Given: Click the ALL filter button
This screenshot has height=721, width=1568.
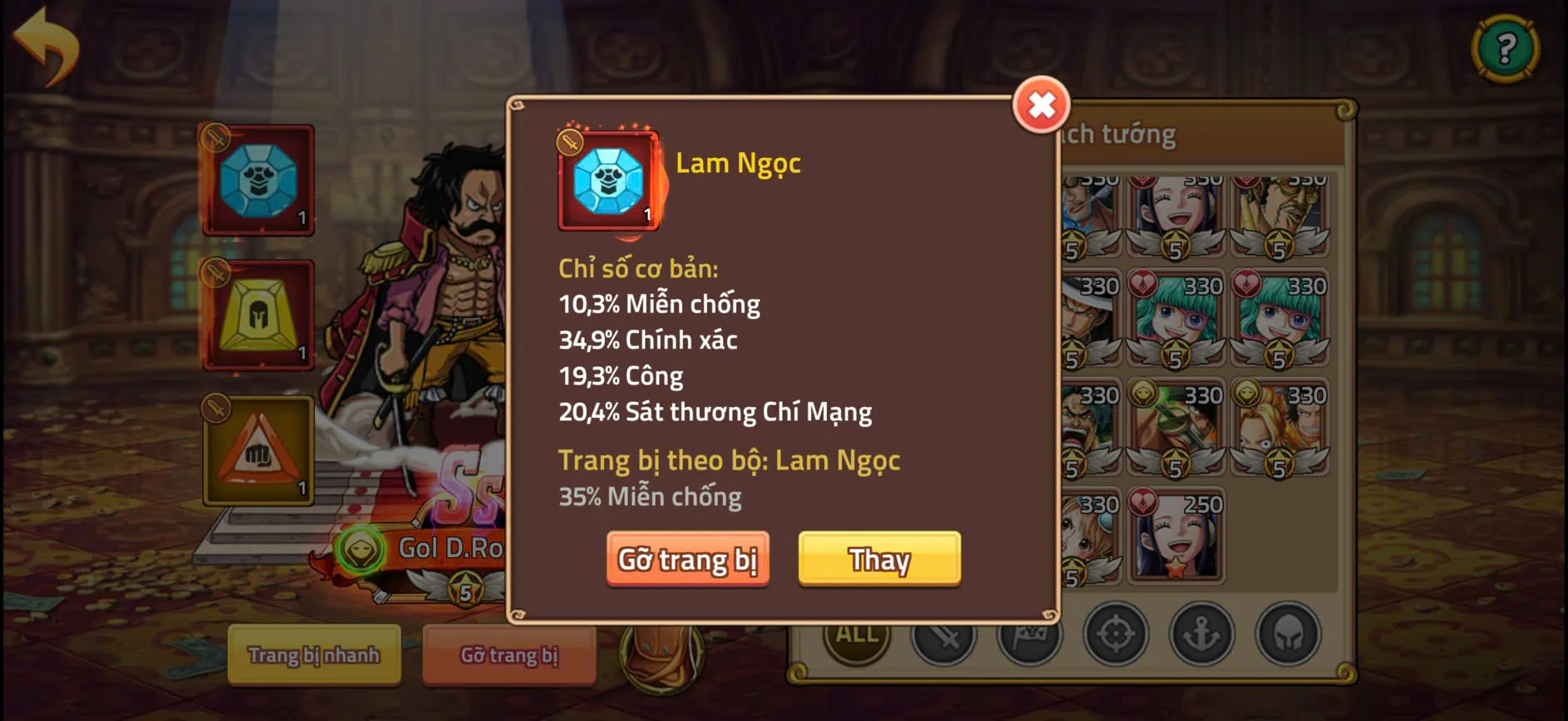Looking at the screenshot, I should point(855,635).
